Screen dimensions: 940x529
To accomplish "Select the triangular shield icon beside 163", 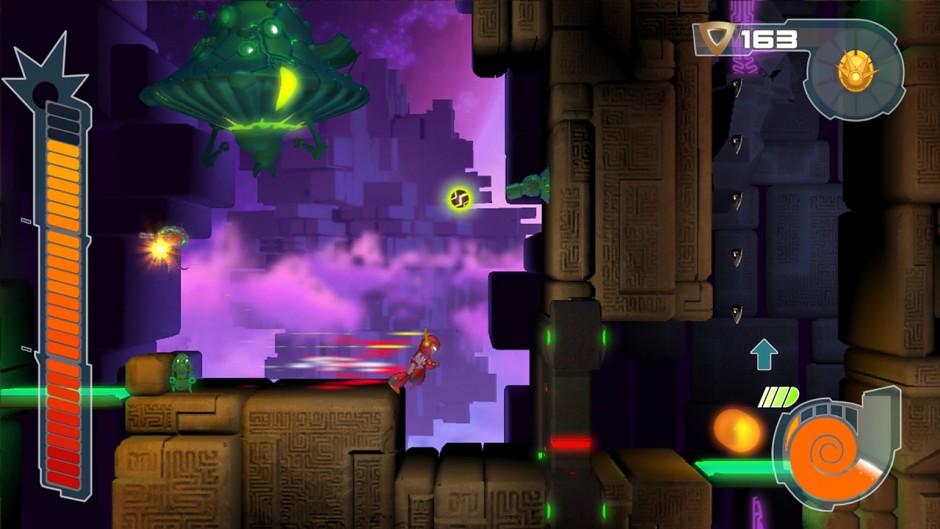I will [716, 40].
